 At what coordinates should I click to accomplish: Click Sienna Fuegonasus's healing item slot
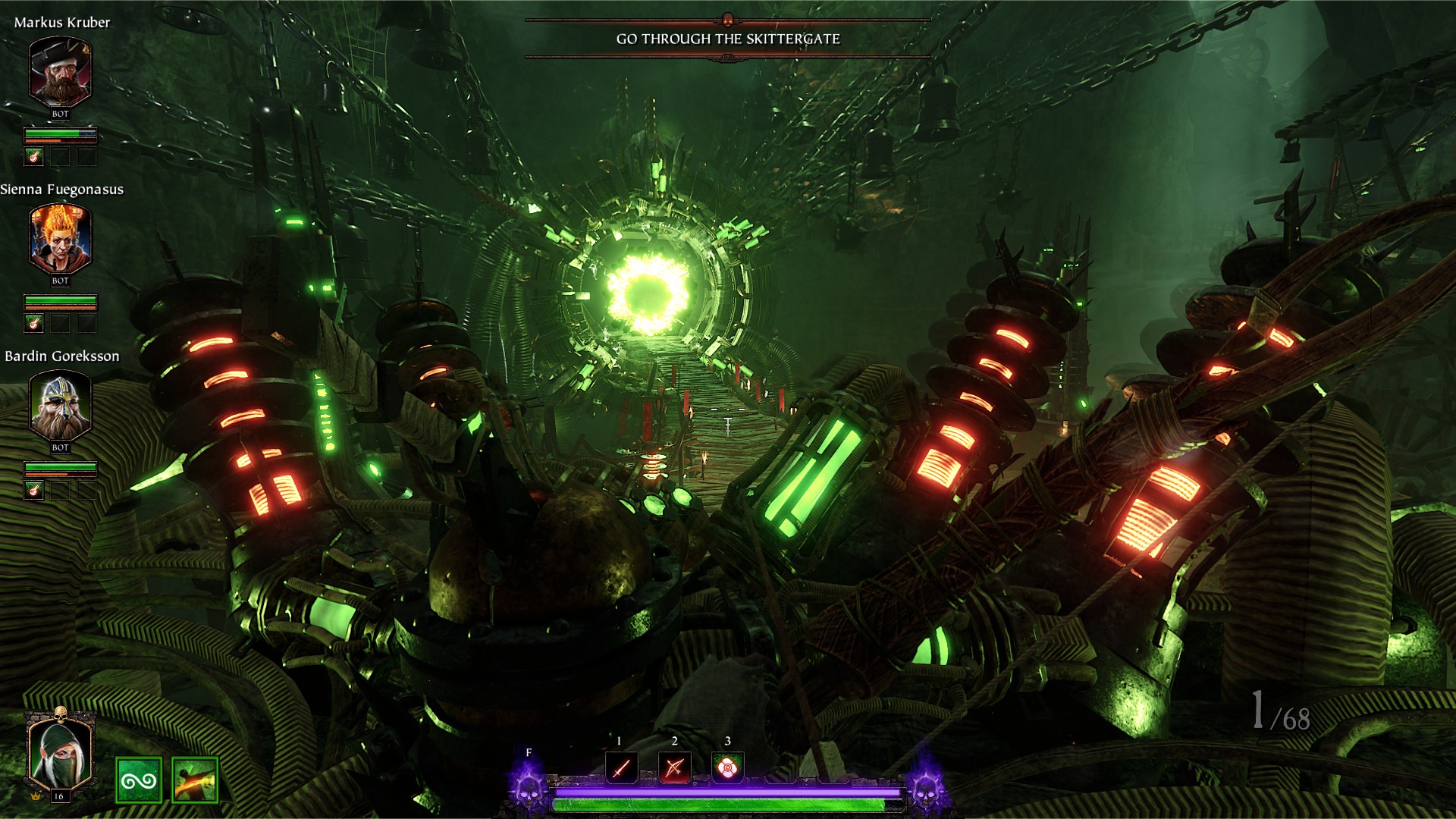[x=33, y=324]
